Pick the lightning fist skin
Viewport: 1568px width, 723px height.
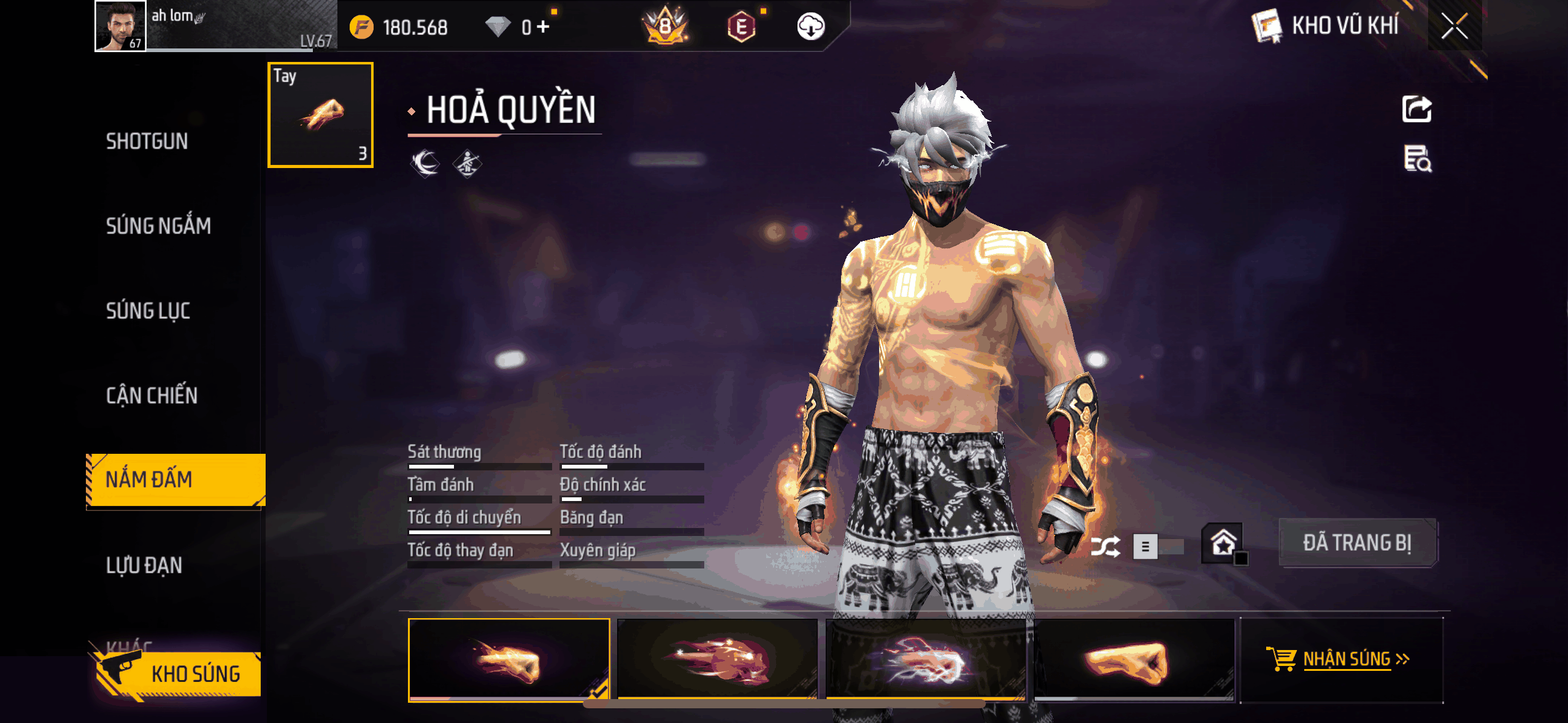(x=926, y=659)
